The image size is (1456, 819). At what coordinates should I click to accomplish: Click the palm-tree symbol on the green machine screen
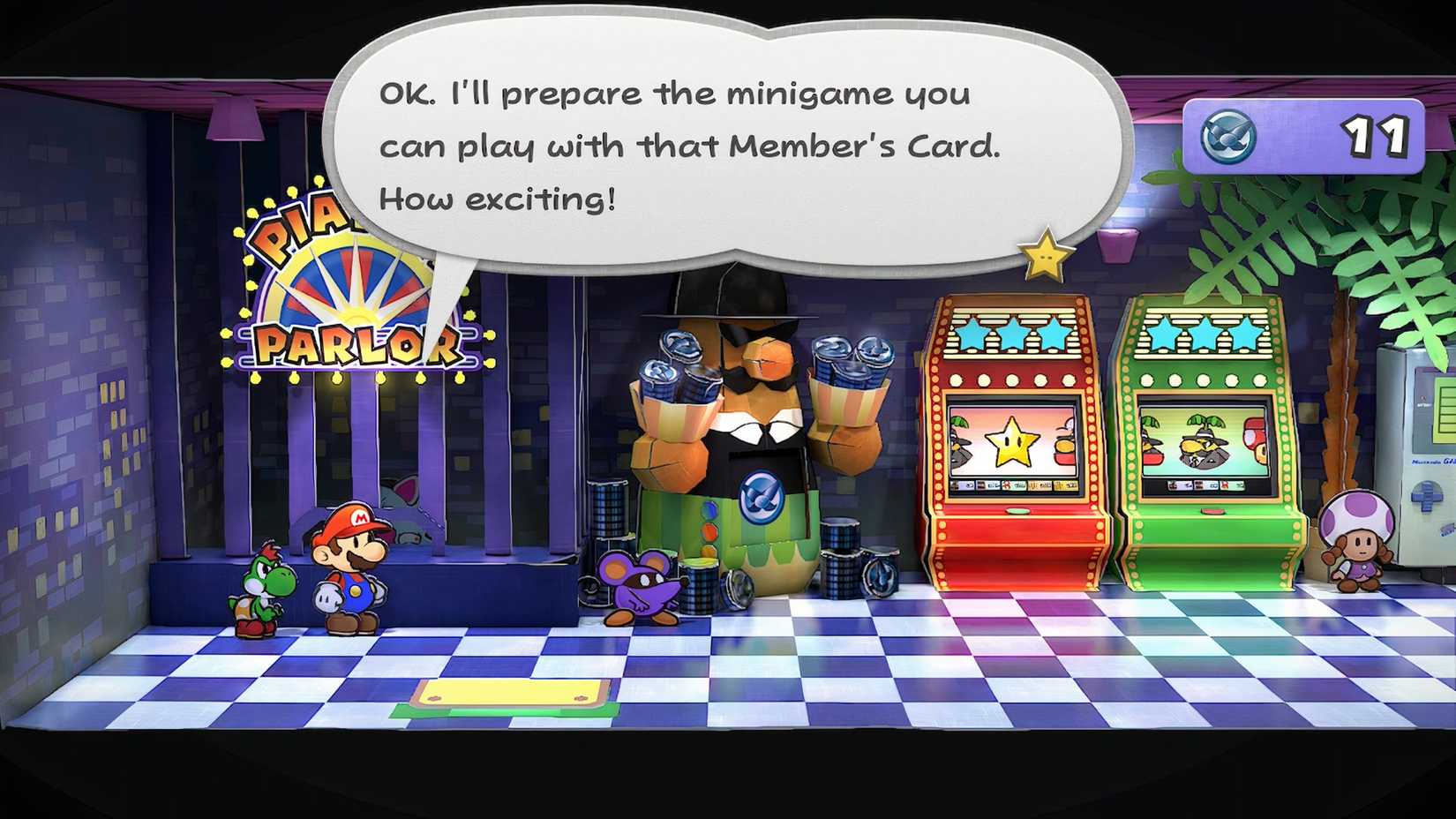coord(1205,422)
